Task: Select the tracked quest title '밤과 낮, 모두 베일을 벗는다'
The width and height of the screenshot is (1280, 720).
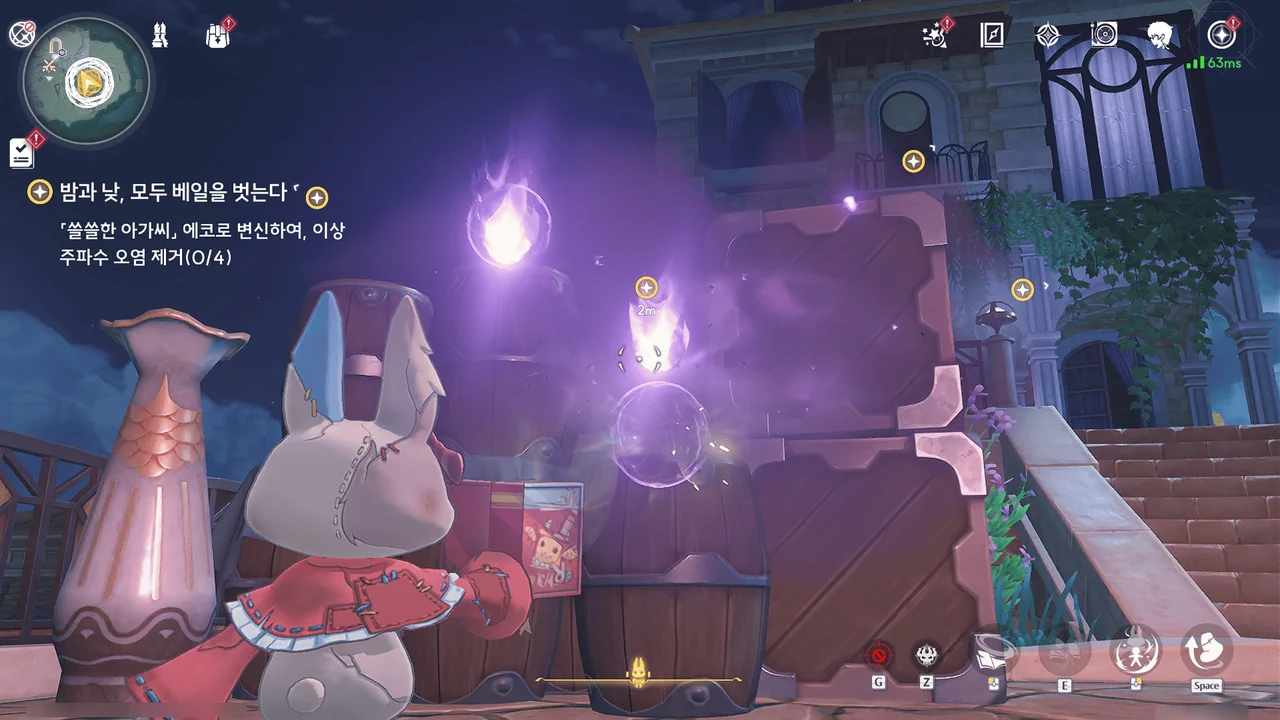Action: pyautogui.click(x=167, y=192)
